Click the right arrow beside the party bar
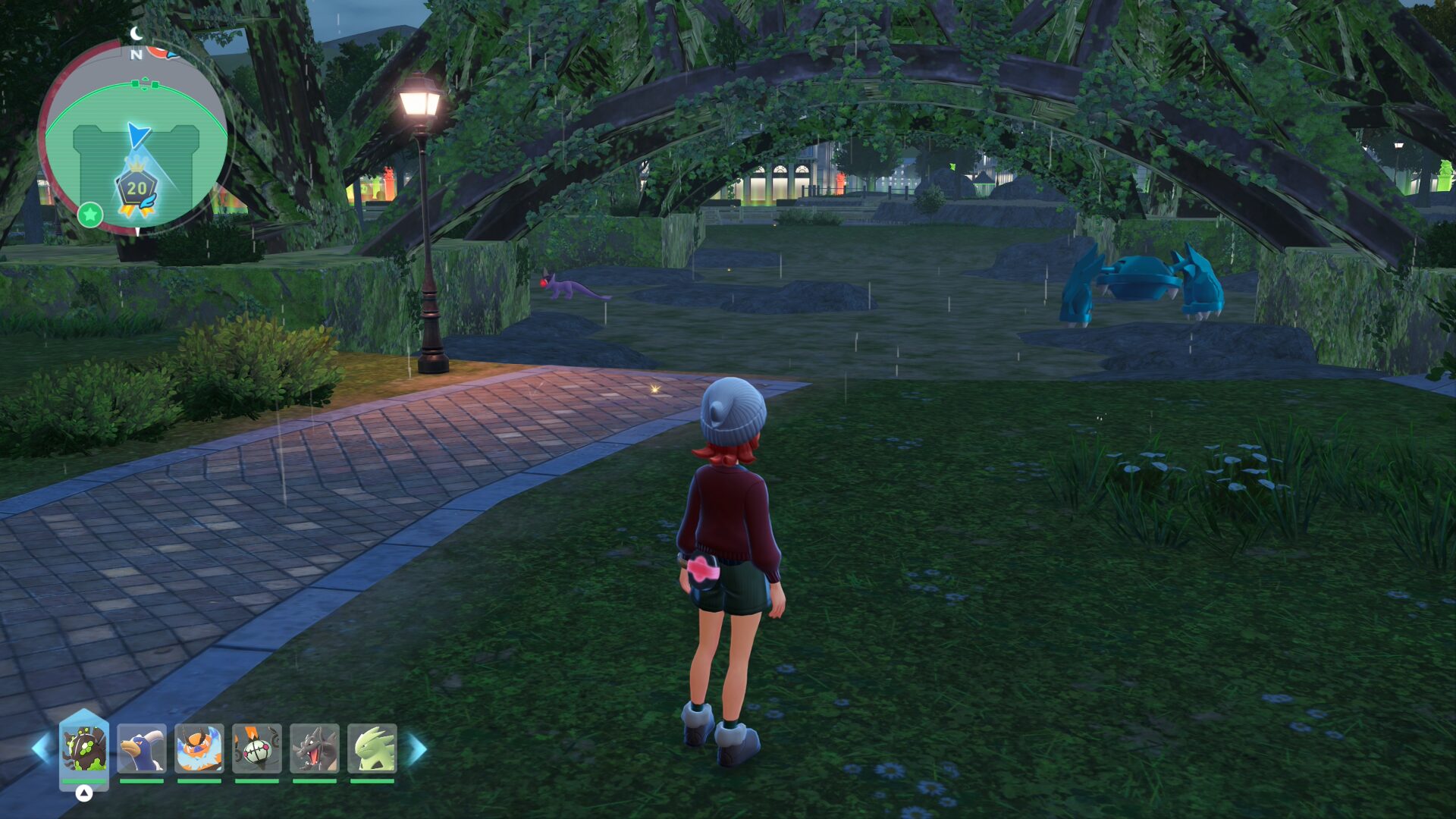 [418, 748]
